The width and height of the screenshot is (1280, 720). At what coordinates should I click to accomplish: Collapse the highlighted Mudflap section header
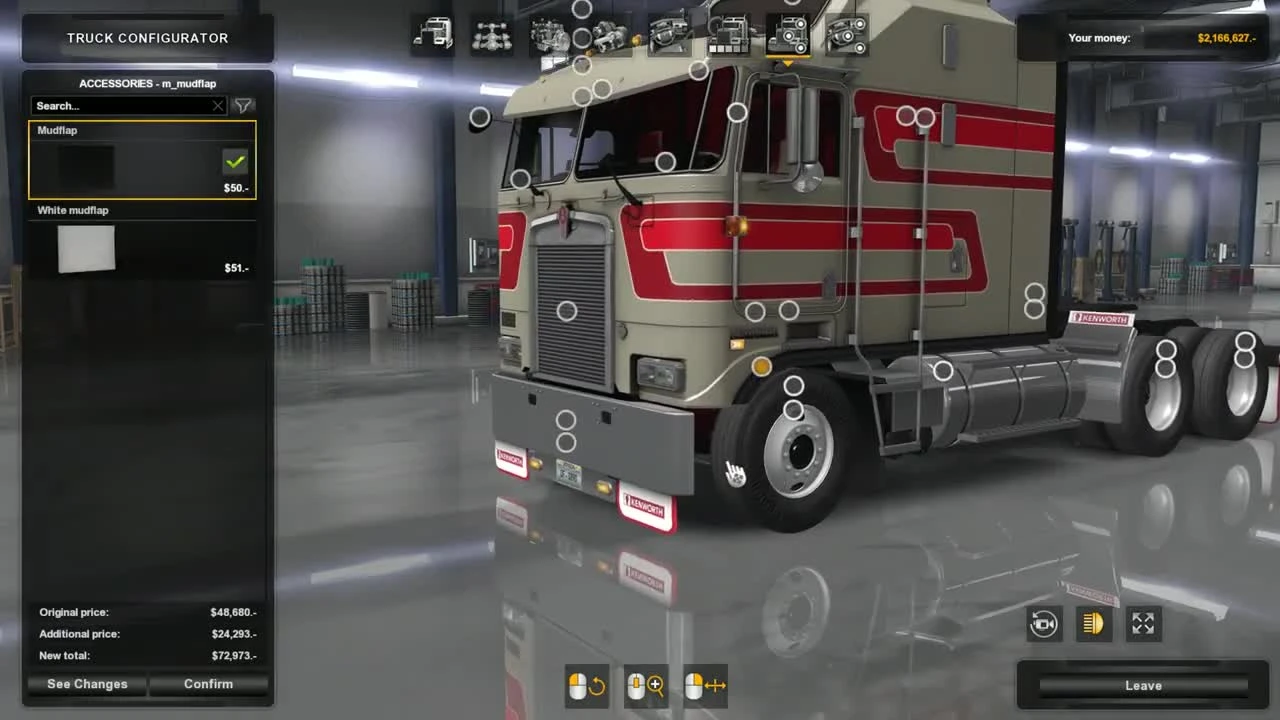tap(57, 130)
